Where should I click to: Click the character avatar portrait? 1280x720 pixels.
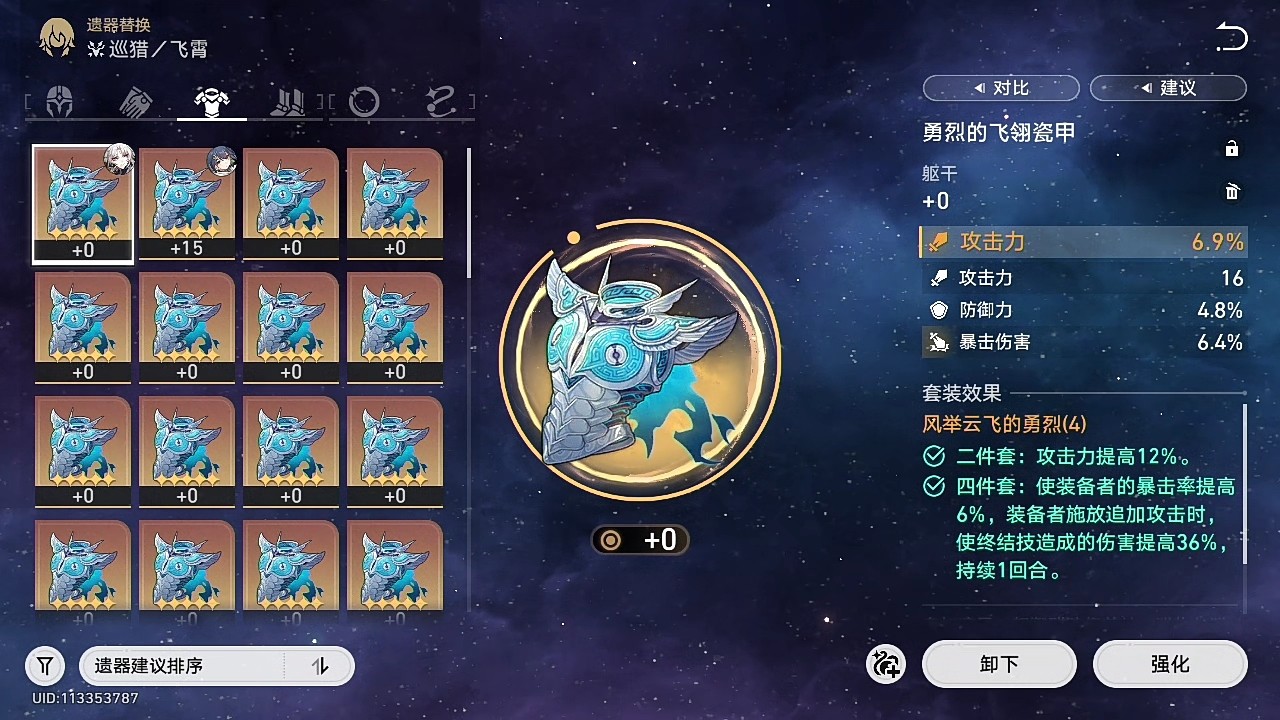(x=57, y=38)
